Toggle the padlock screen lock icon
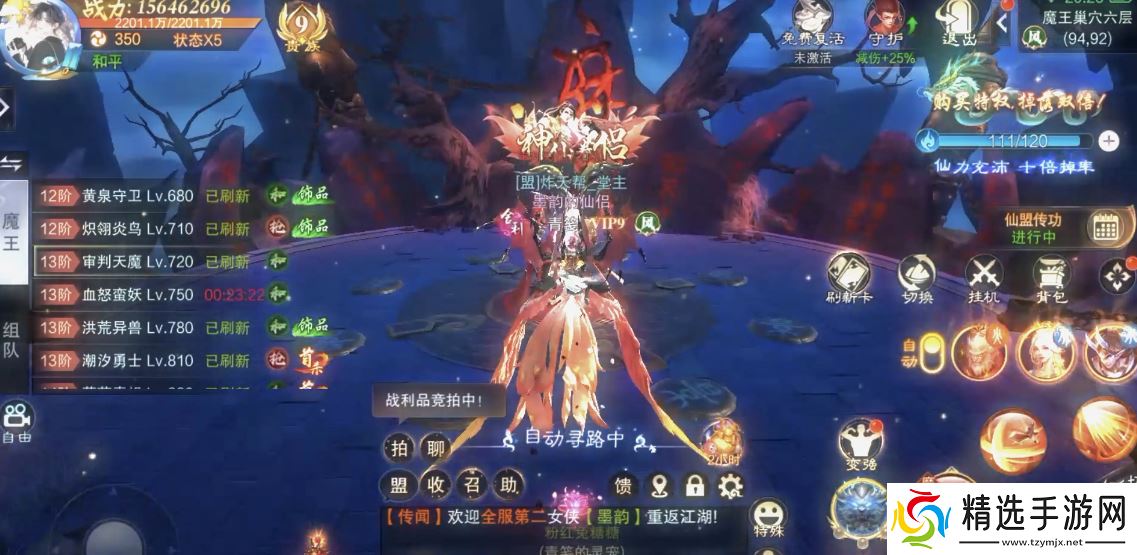Screen dimensions: 1137x555 694,486
